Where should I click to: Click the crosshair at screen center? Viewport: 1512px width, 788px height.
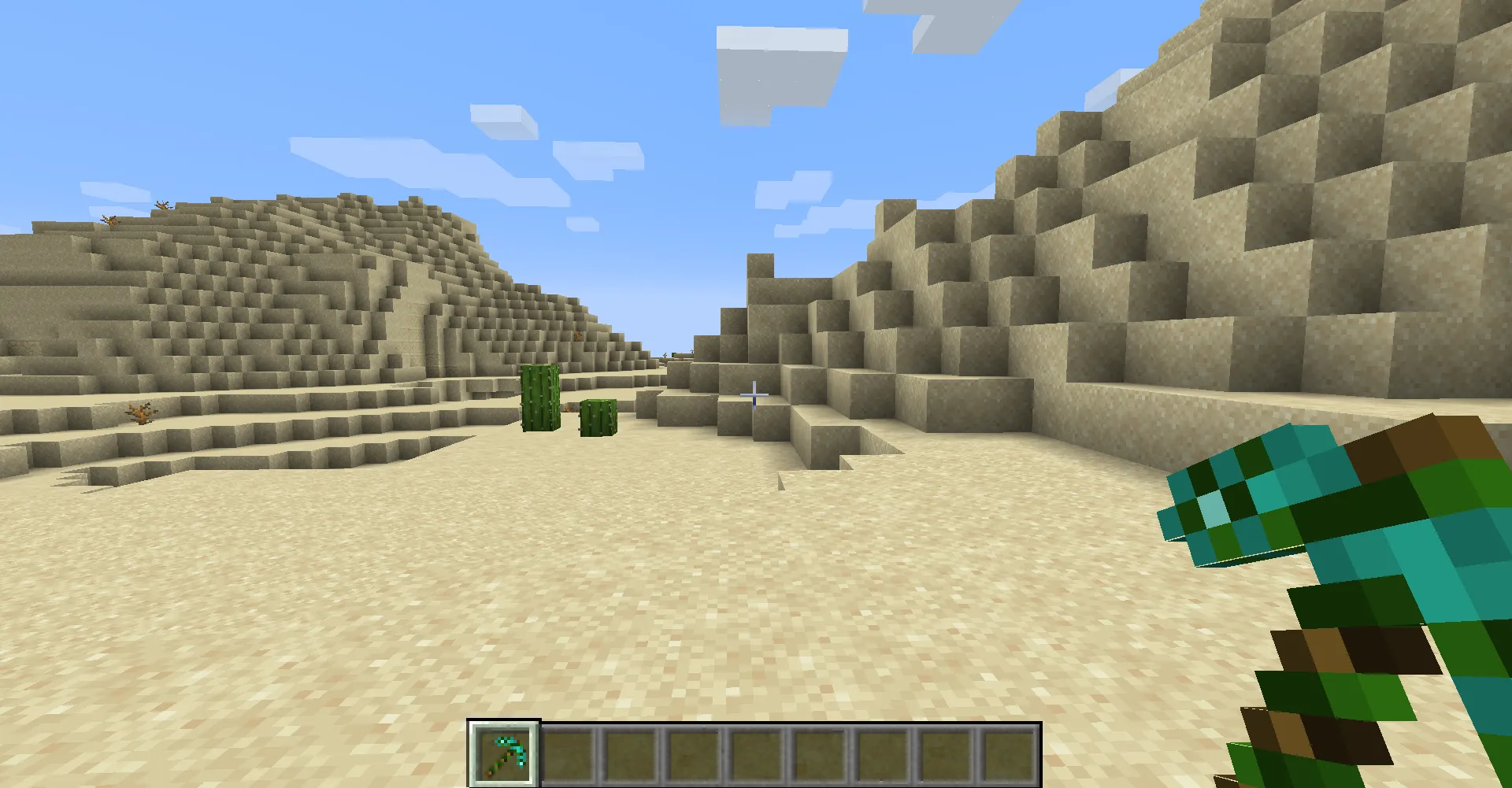coord(754,394)
